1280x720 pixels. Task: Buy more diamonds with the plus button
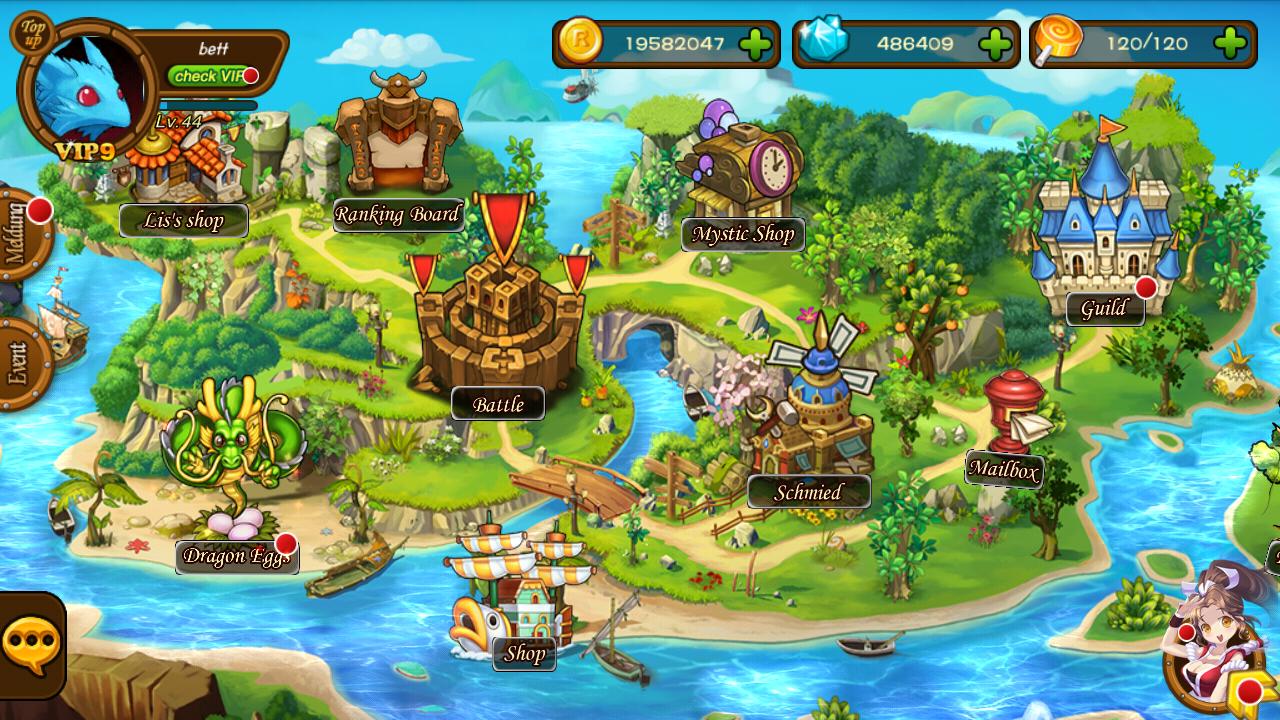coord(995,44)
